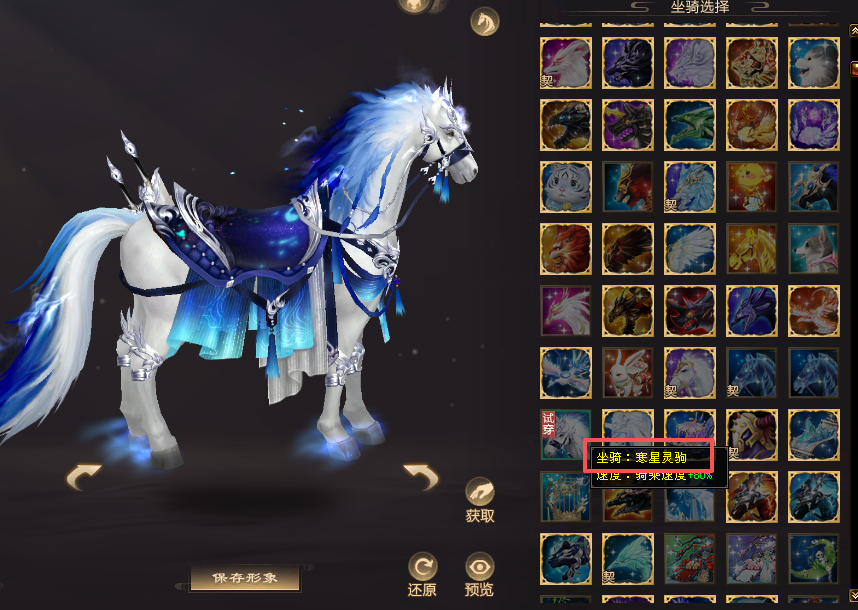The width and height of the screenshot is (858, 610).
Task: Click the scroll-down arrow of the mount list
Action: coord(853,597)
